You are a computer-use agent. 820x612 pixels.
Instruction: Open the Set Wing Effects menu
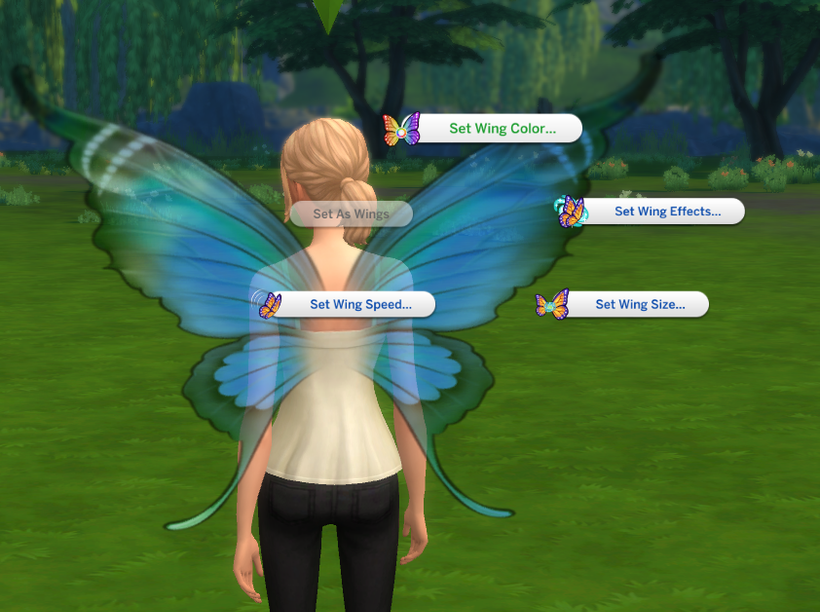pos(666,212)
